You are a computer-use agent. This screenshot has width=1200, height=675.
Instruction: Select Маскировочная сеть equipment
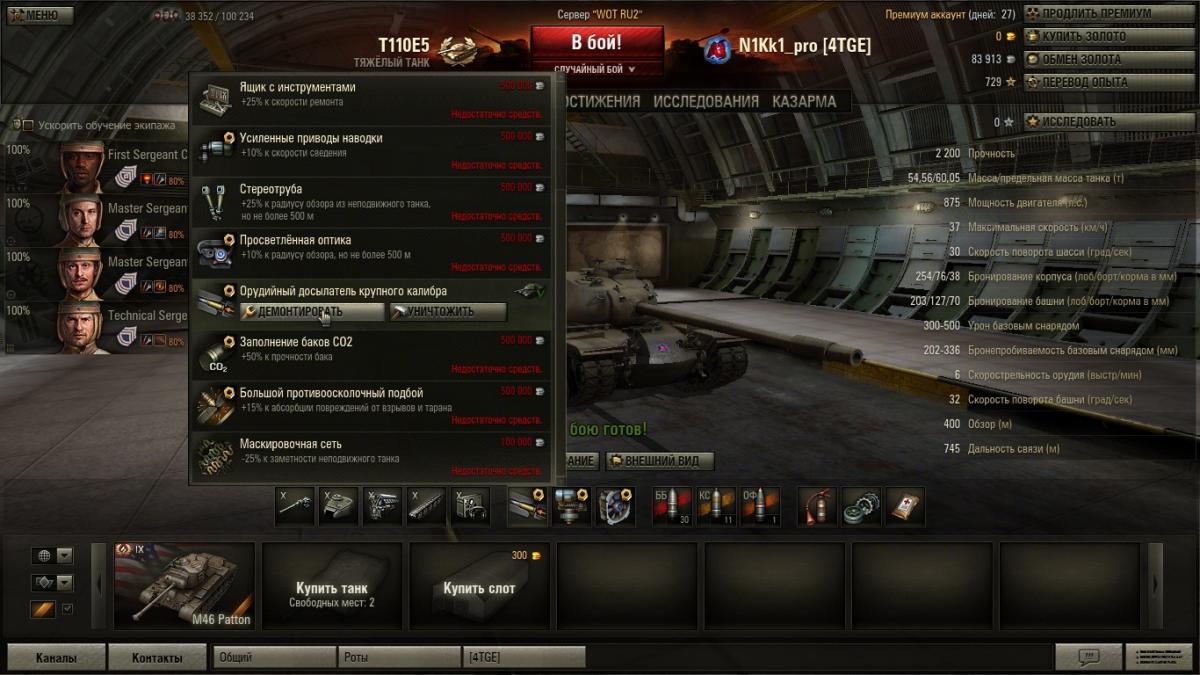click(x=370, y=454)
